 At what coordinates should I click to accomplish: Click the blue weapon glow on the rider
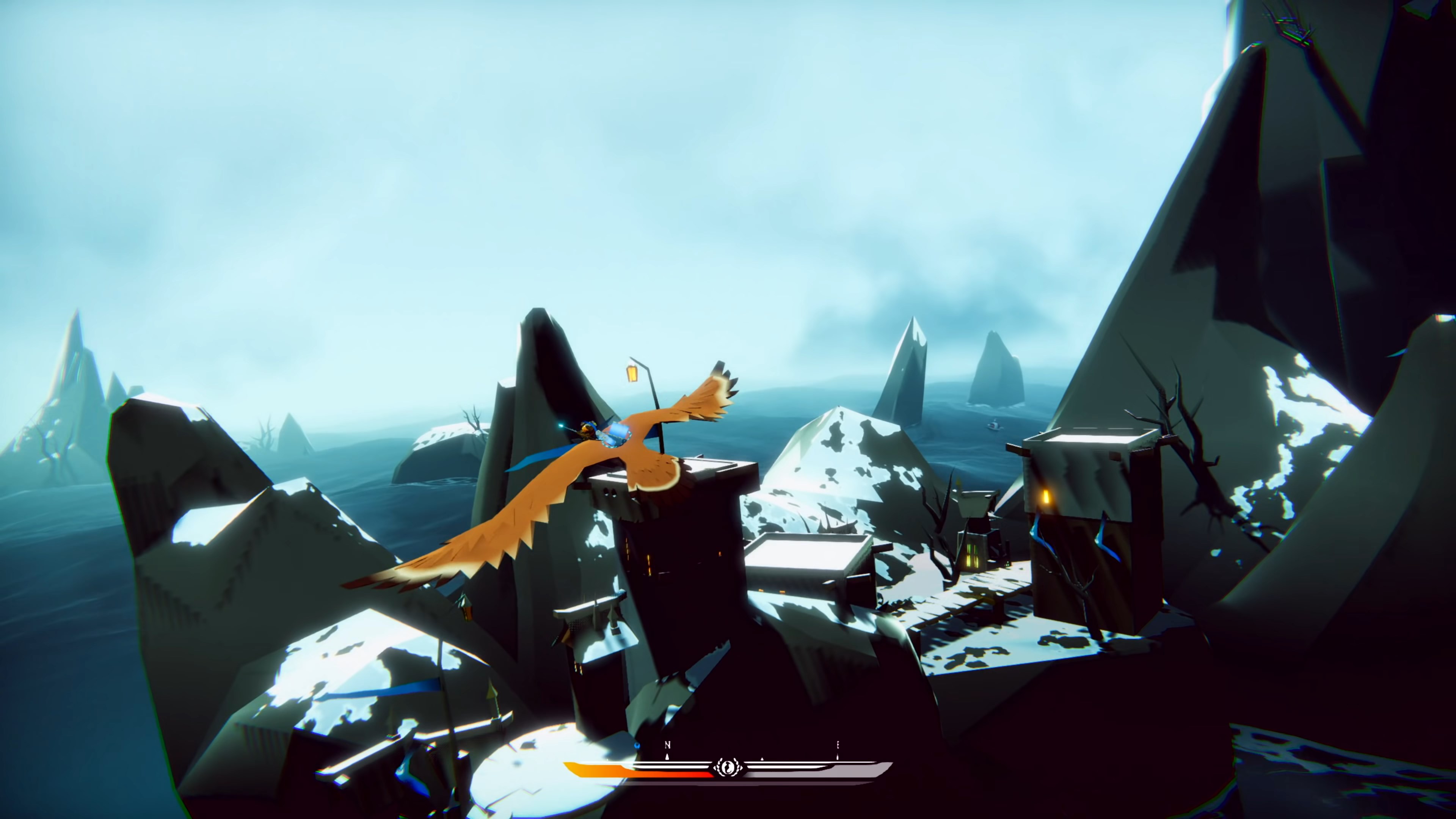point(562,426)
